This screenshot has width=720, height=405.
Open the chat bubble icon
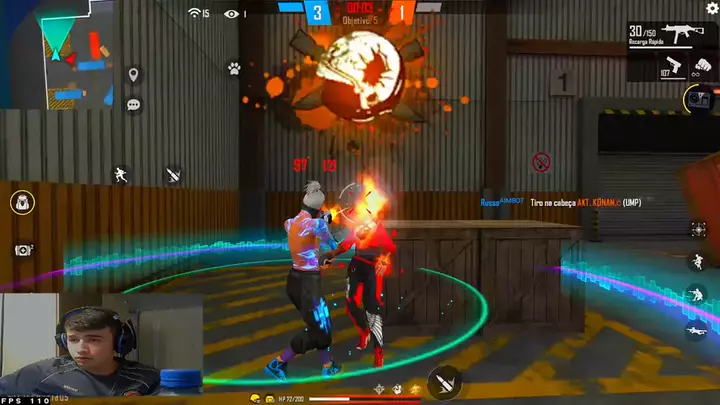133,104
